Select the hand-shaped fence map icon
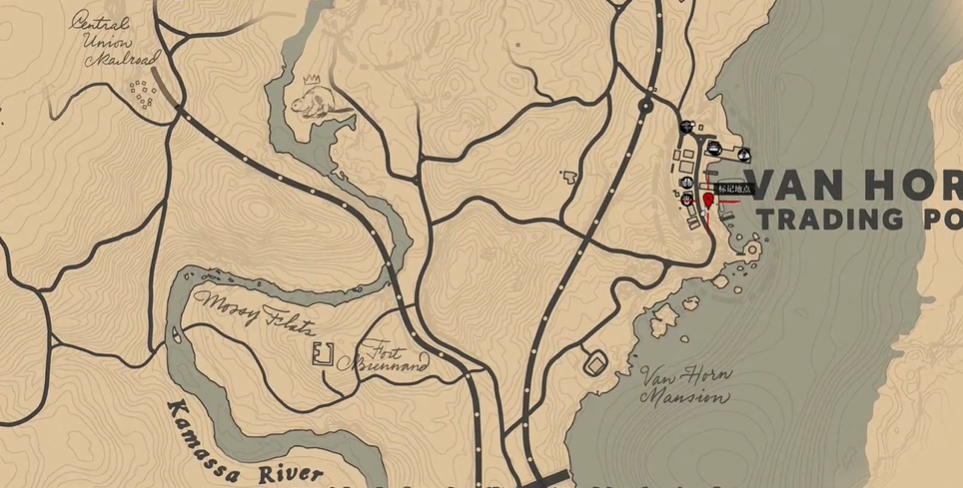Viewport: 963px width, 488px height. click(x=687, y=200)
